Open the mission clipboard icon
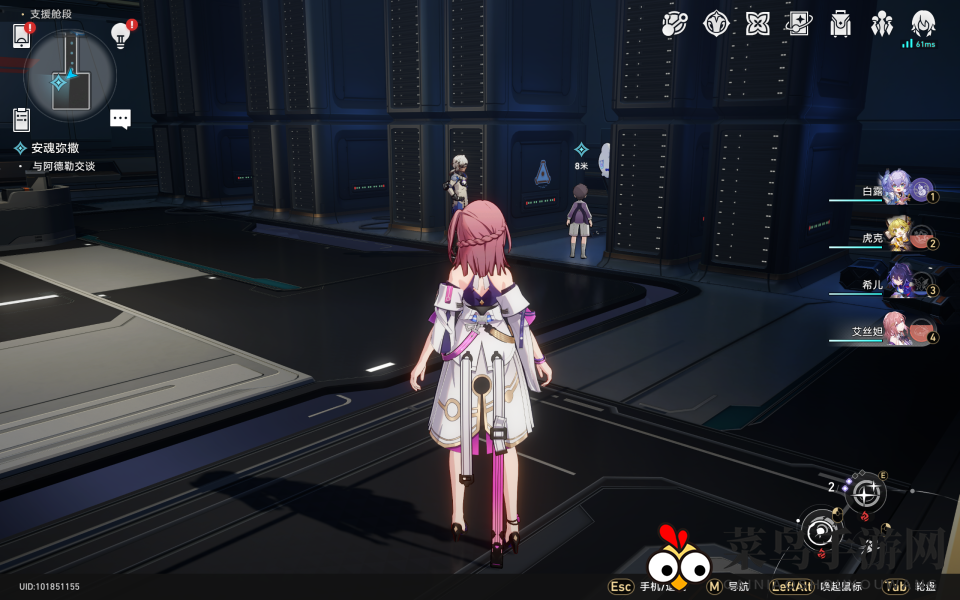Viewport: 960px width, 600px height. pos(22,119)
